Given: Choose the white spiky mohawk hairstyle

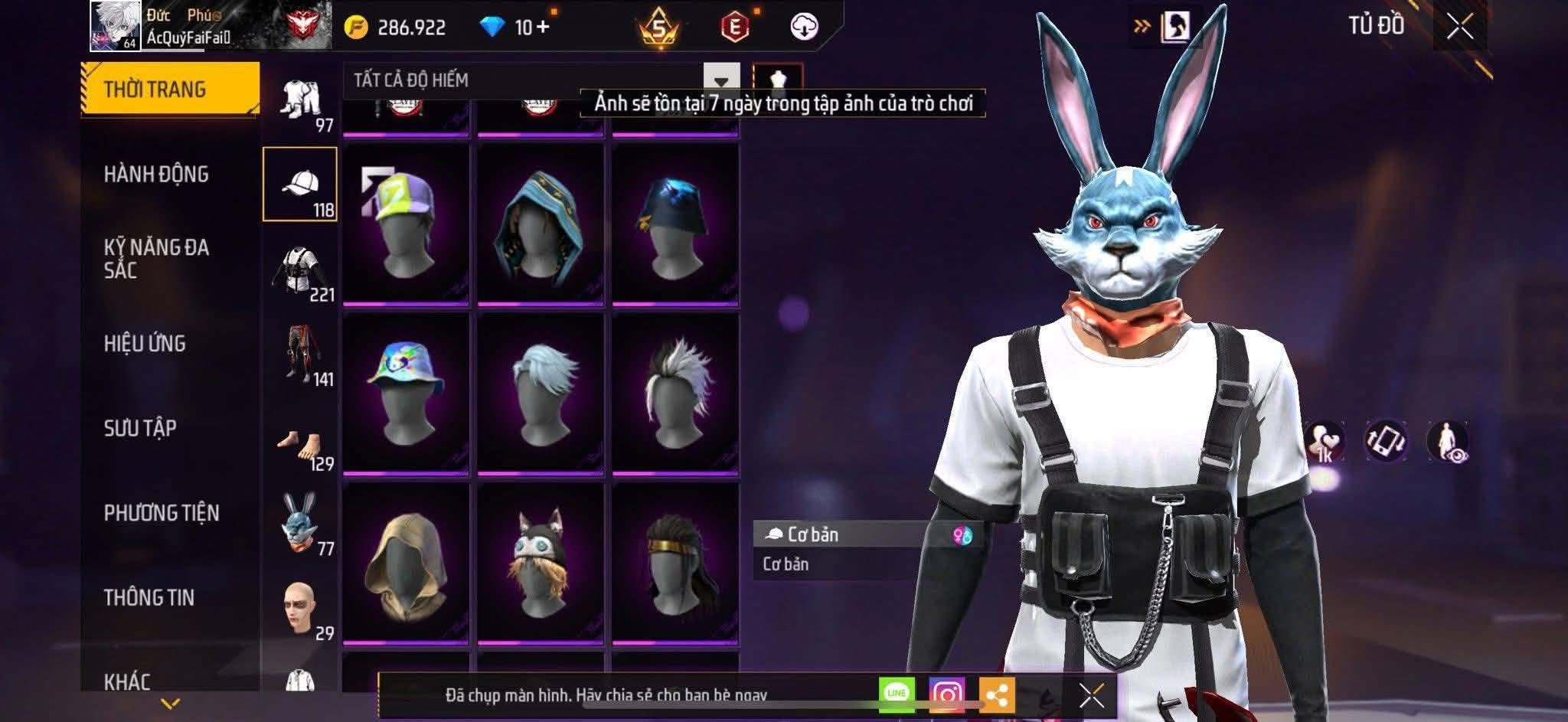Looking at the screenshot, I should tap(675, 394).
